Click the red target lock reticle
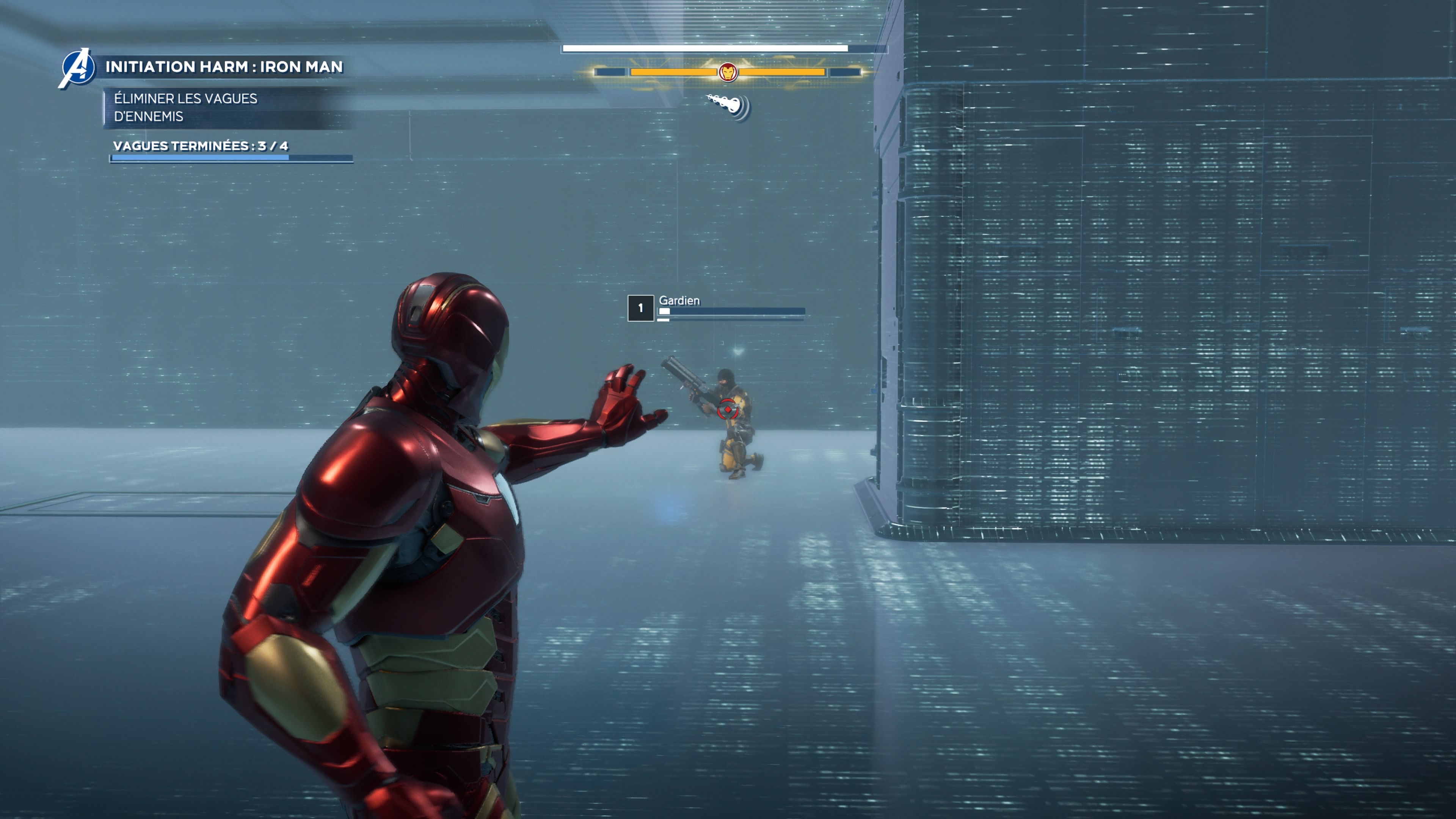Viewport: 1456px width, 819px height. (727, 409)
